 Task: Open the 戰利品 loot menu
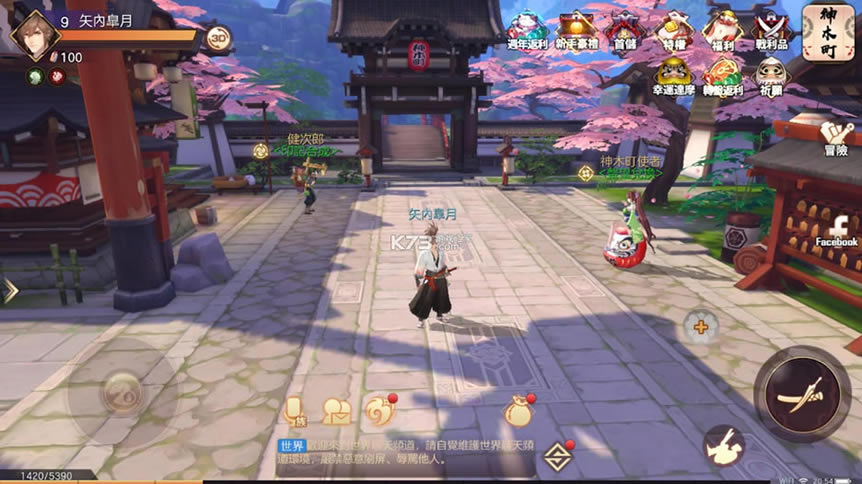point(771,30)
